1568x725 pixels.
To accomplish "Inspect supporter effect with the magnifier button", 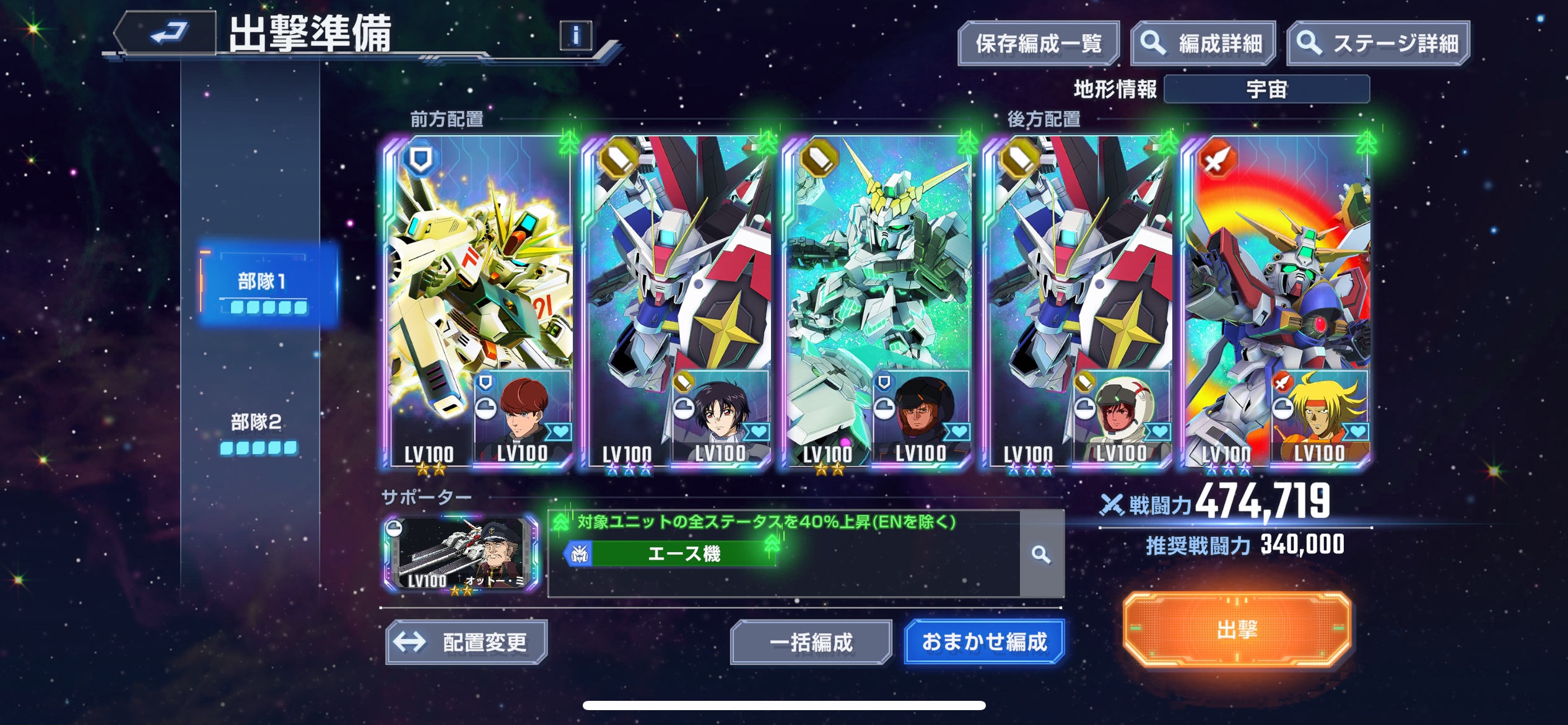I will click(1041, 554).
